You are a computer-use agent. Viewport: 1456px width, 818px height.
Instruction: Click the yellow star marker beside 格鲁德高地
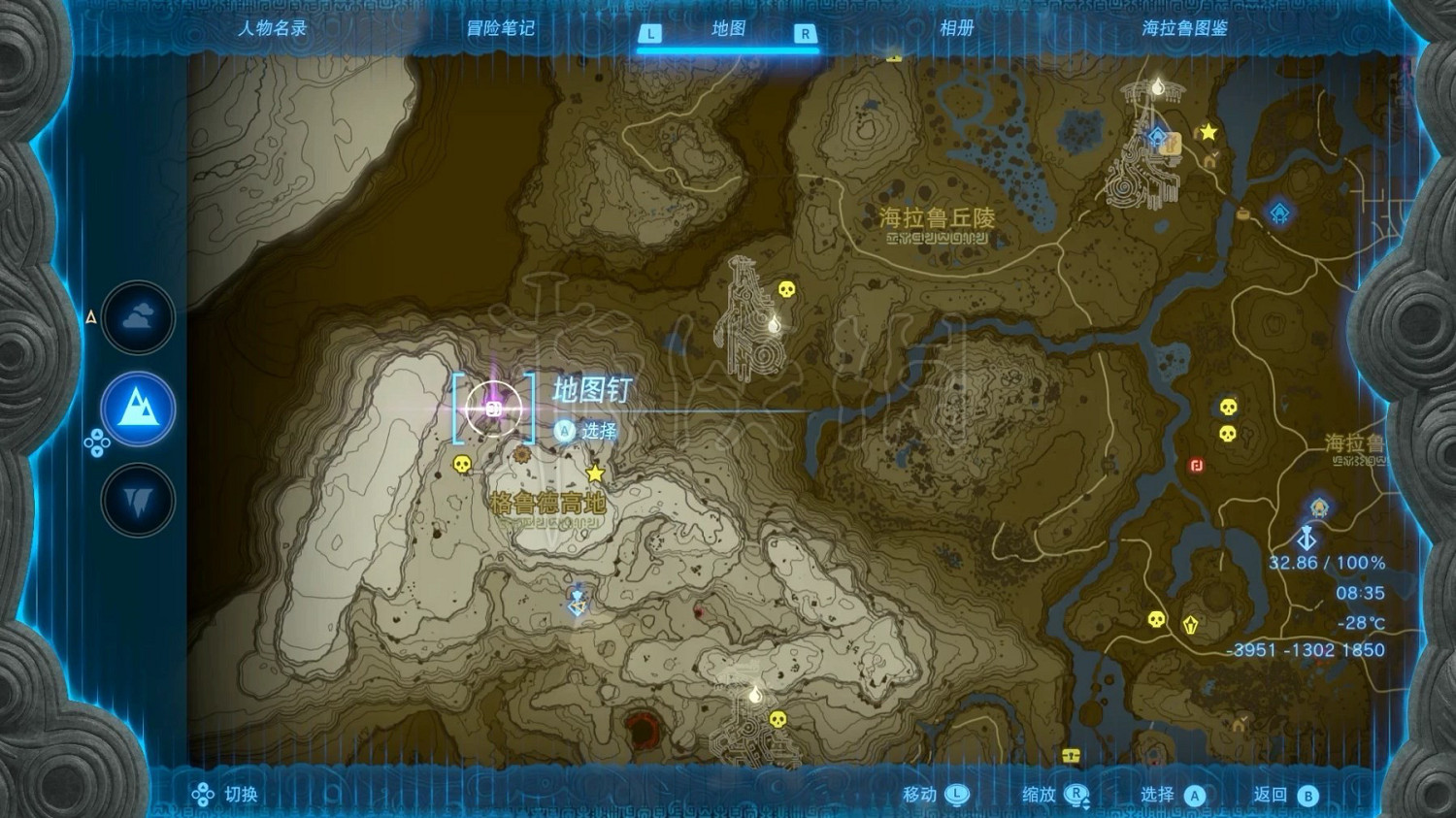(595, 474)
